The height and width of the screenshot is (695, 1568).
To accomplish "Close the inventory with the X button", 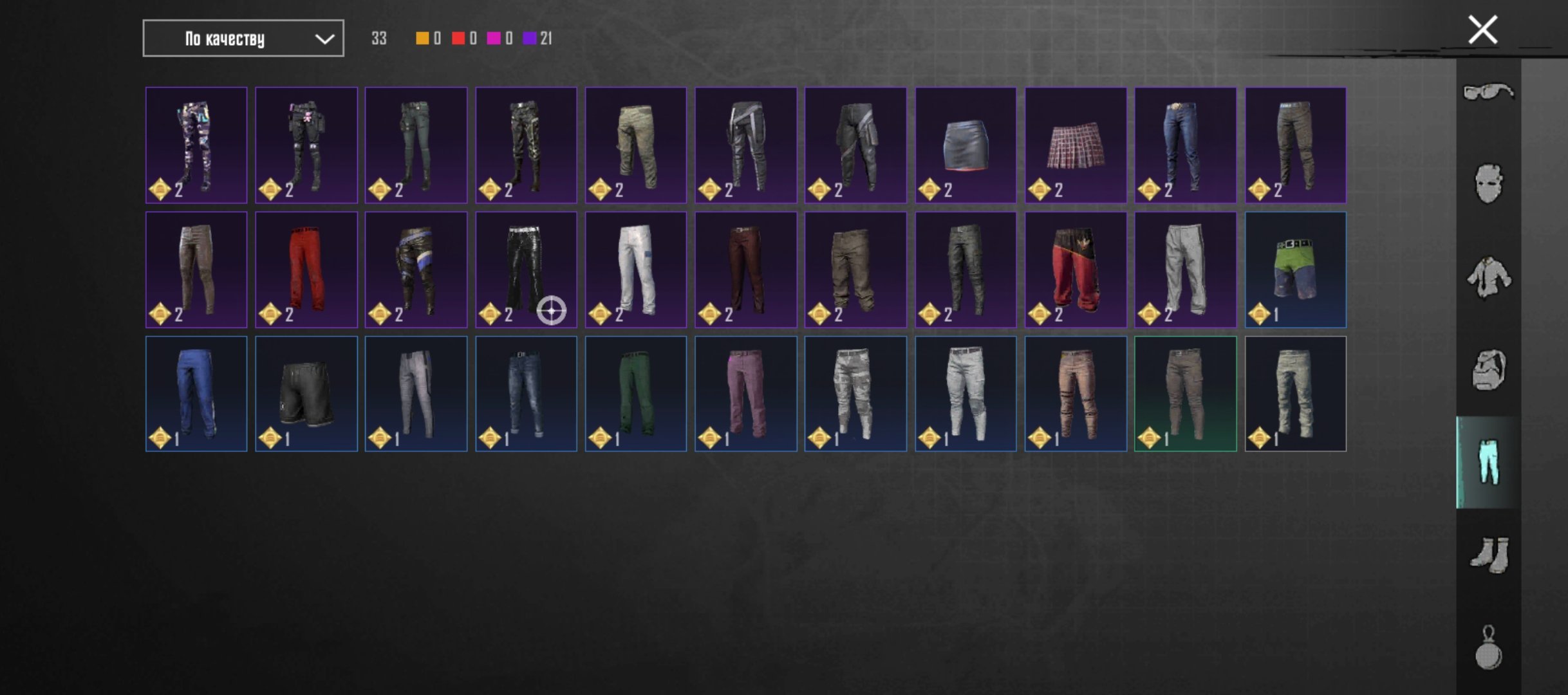I will point(1482,30).
